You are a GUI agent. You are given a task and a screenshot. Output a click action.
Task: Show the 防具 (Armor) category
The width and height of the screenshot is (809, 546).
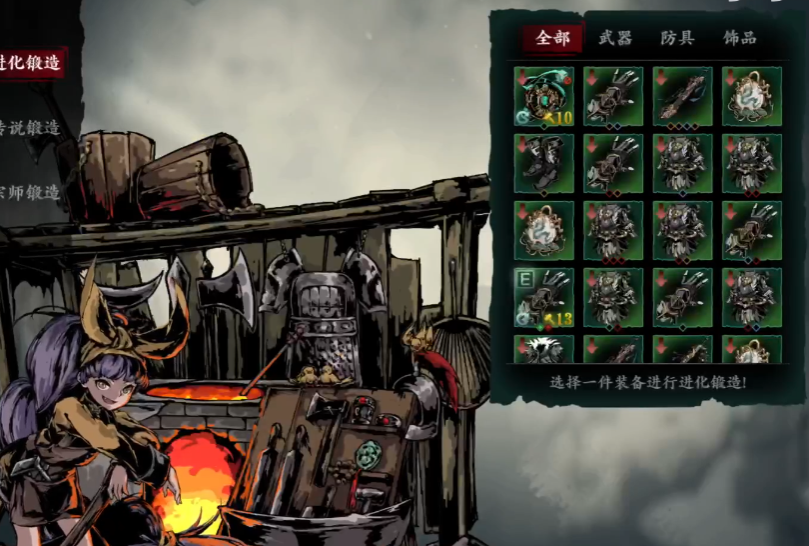pyautogui.click(x=677, y=38)
